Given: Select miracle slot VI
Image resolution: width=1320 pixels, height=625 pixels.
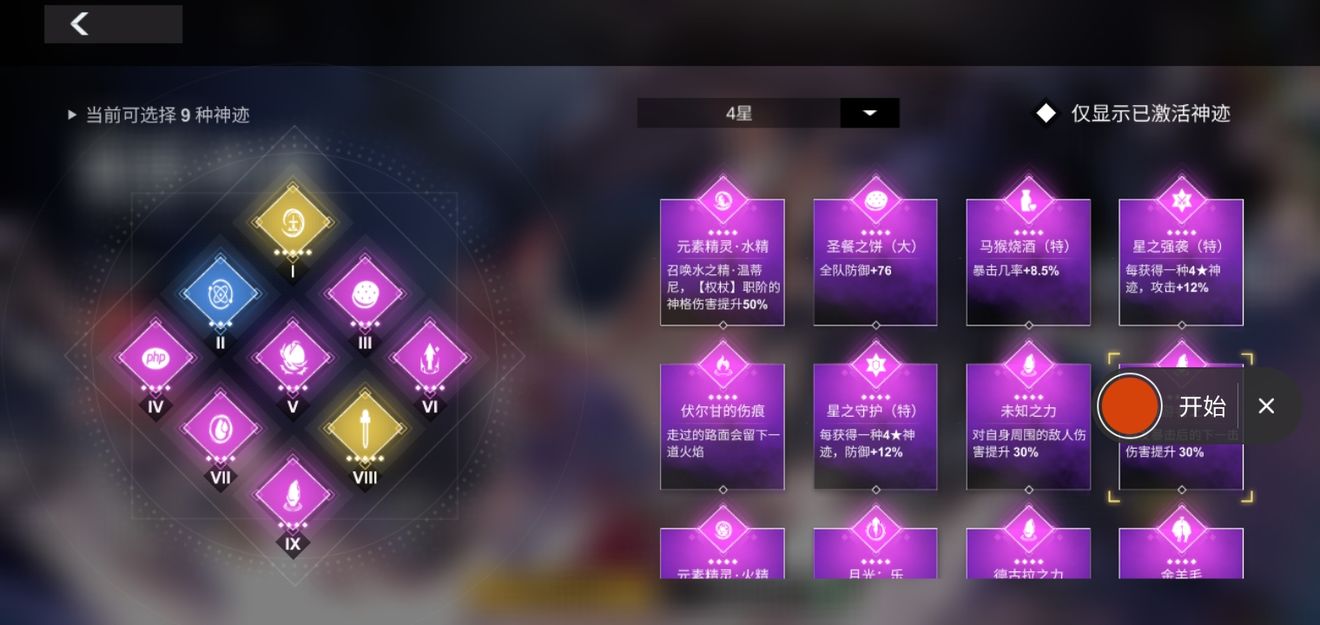Looking at the screenshot, I should [429, 358].
